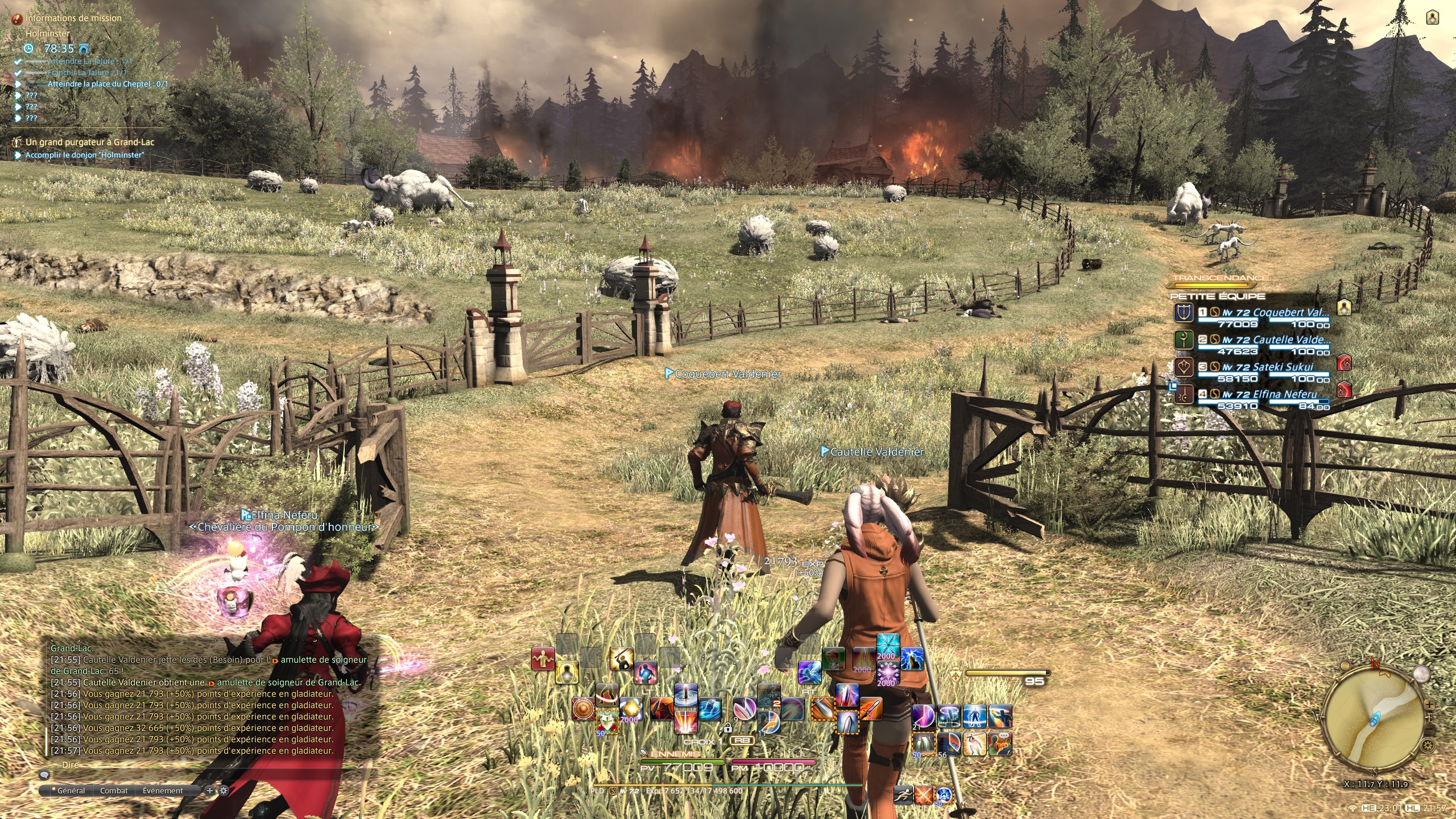
Task: Choose Elfina Neferu in party list
Action: (x=1284, y=395)
